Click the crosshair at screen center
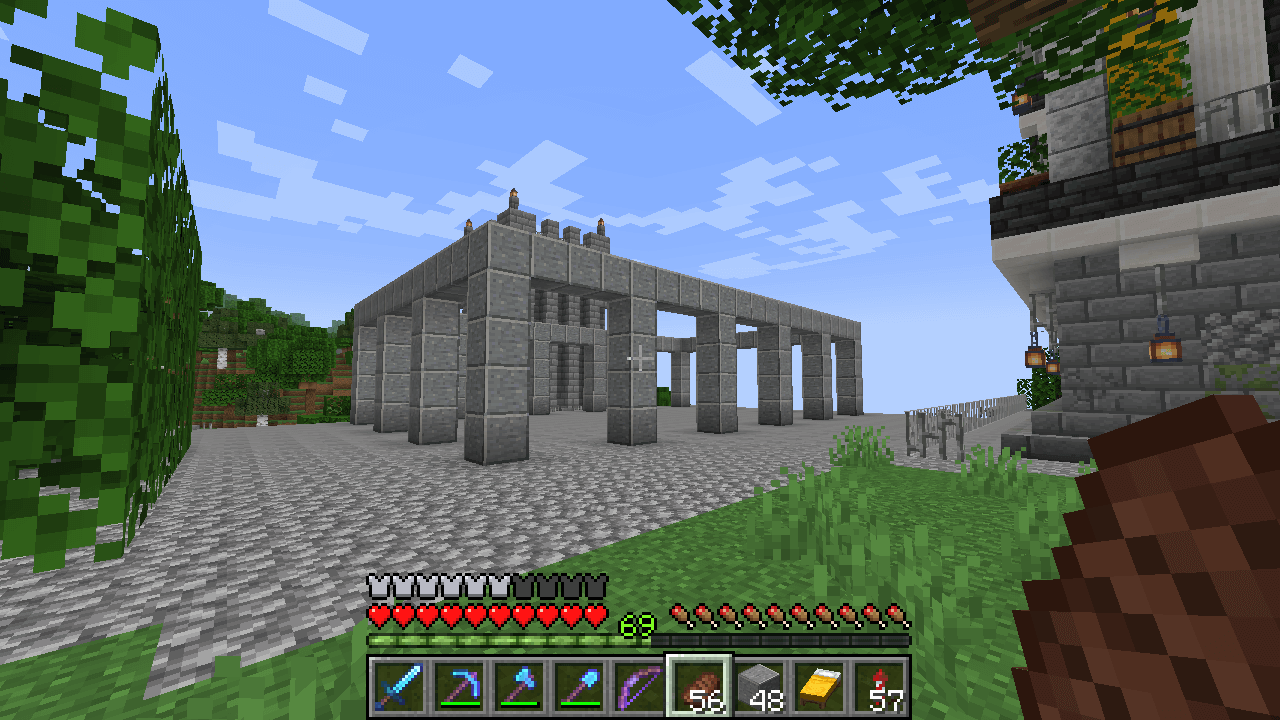 click(x=640, y=360)
